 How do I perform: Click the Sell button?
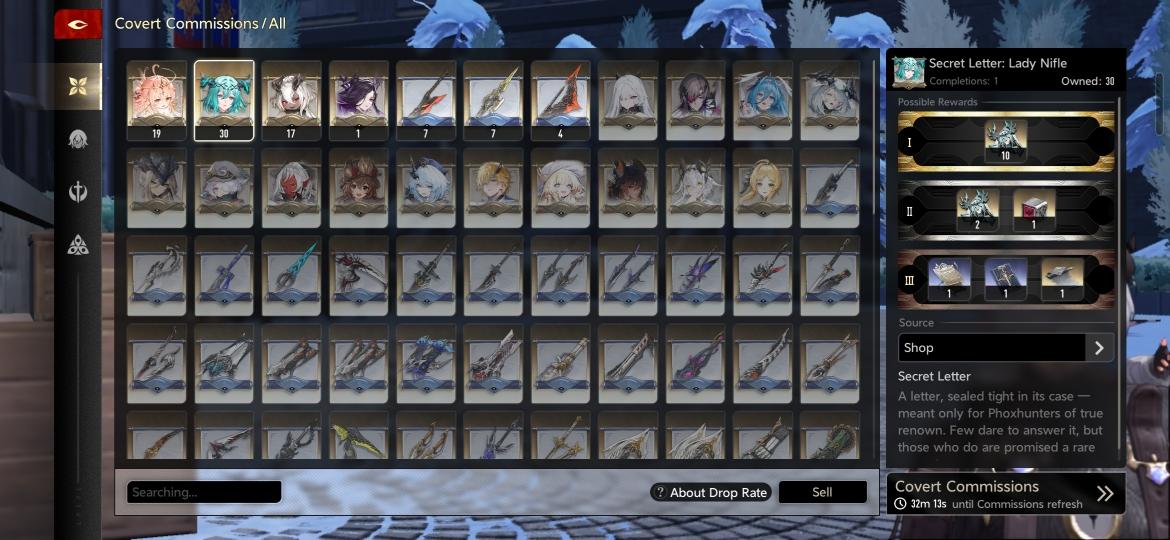click(x=822, y=492)
